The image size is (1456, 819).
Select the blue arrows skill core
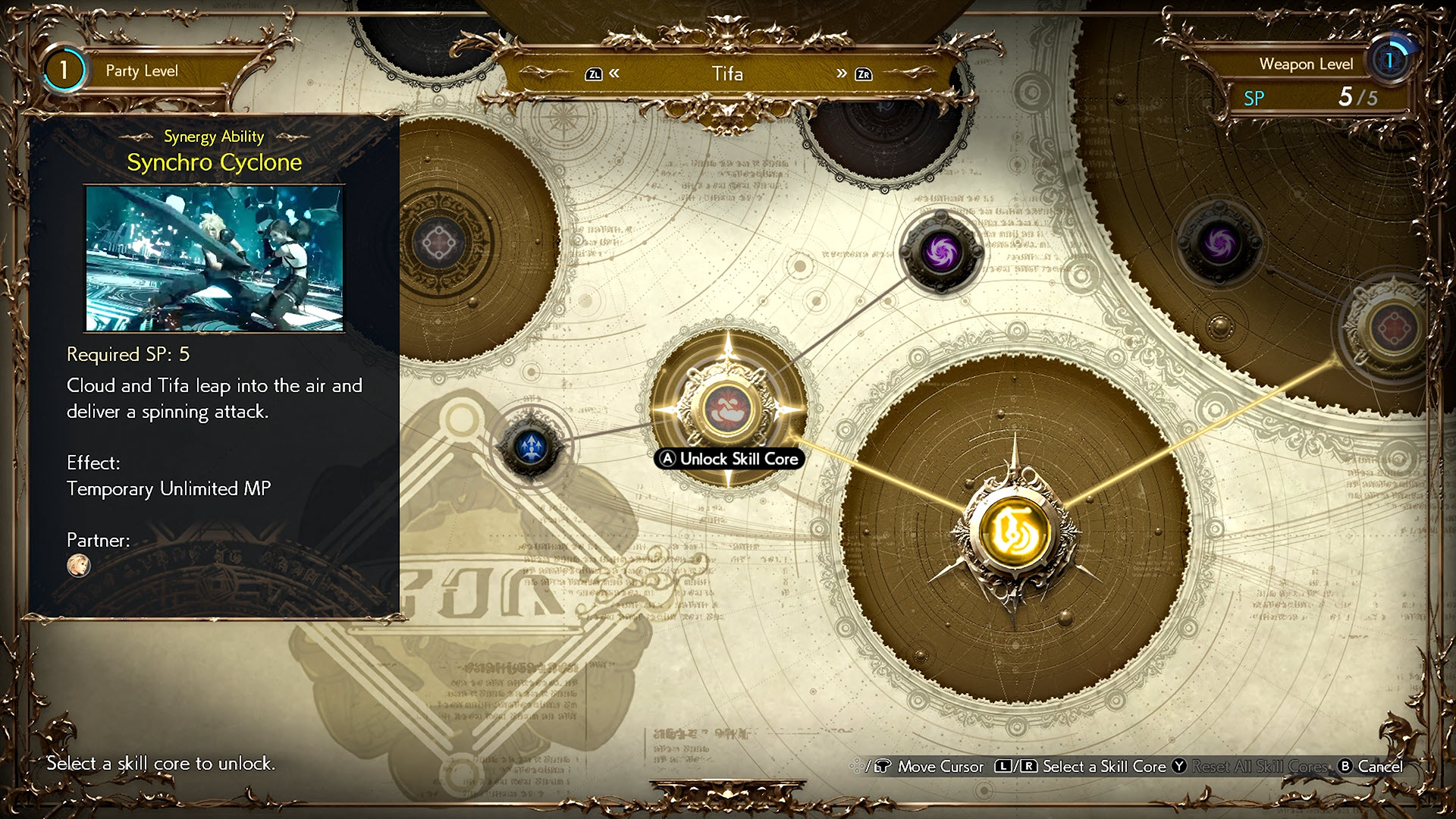pyautogui.click(x=531, y=447)
